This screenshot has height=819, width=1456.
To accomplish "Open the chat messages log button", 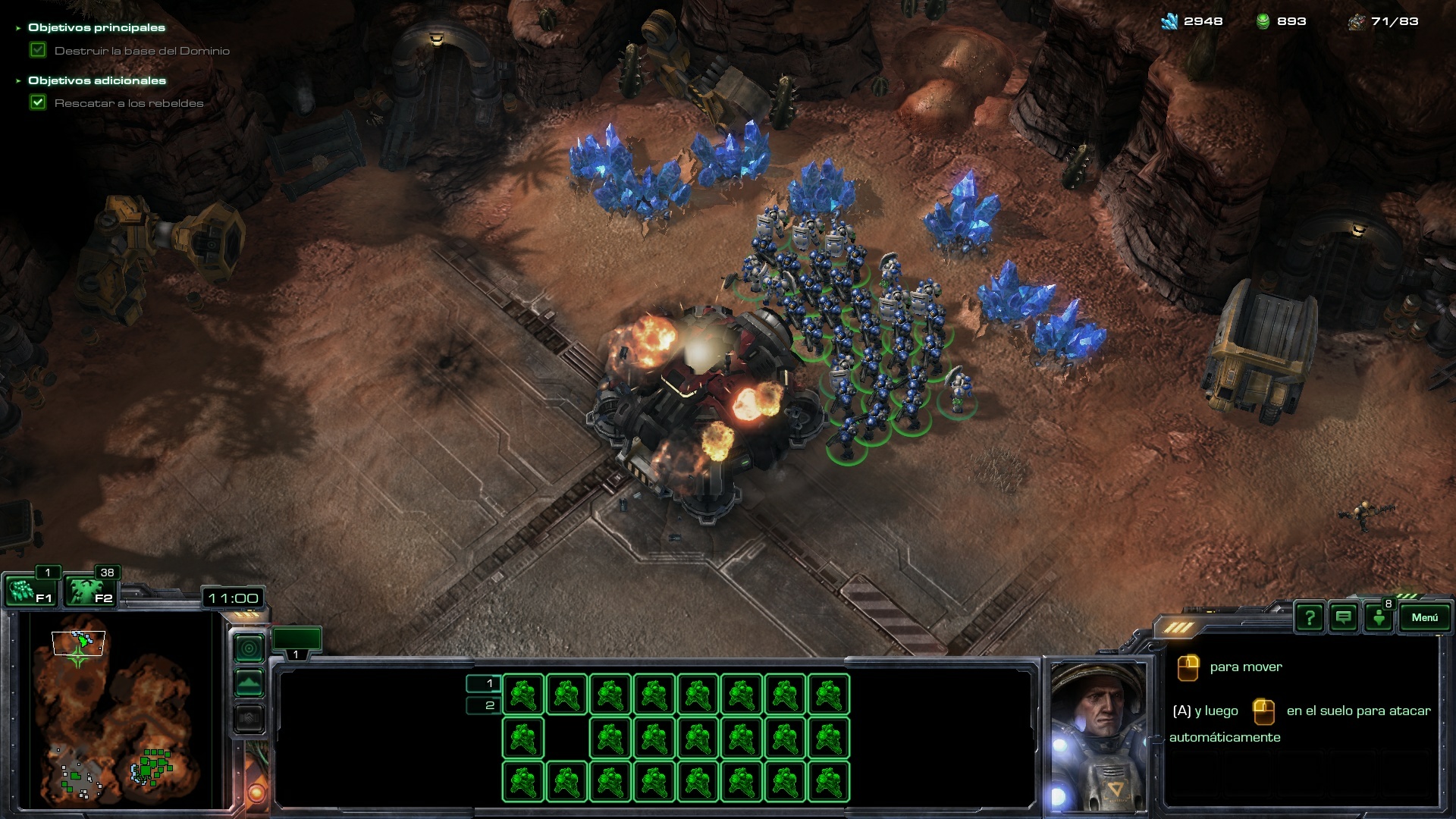I will (1343, 617).
